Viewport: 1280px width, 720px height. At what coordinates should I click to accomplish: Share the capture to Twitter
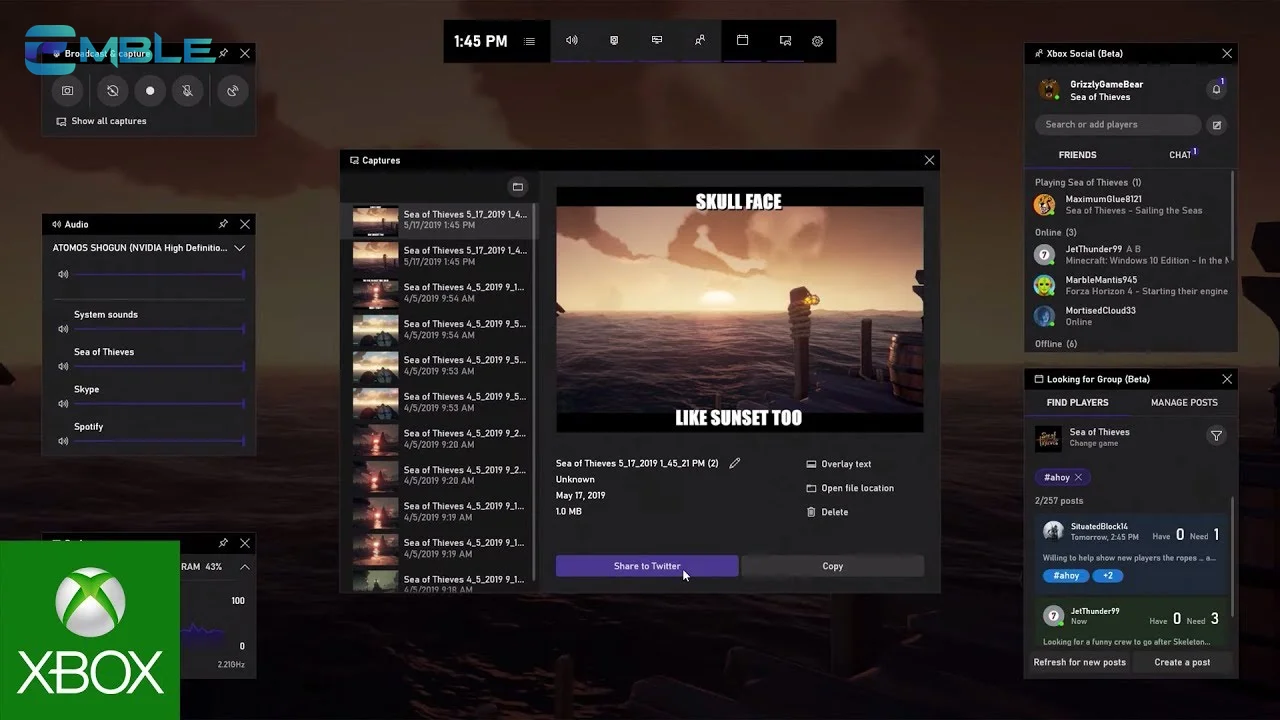(647, 566)
